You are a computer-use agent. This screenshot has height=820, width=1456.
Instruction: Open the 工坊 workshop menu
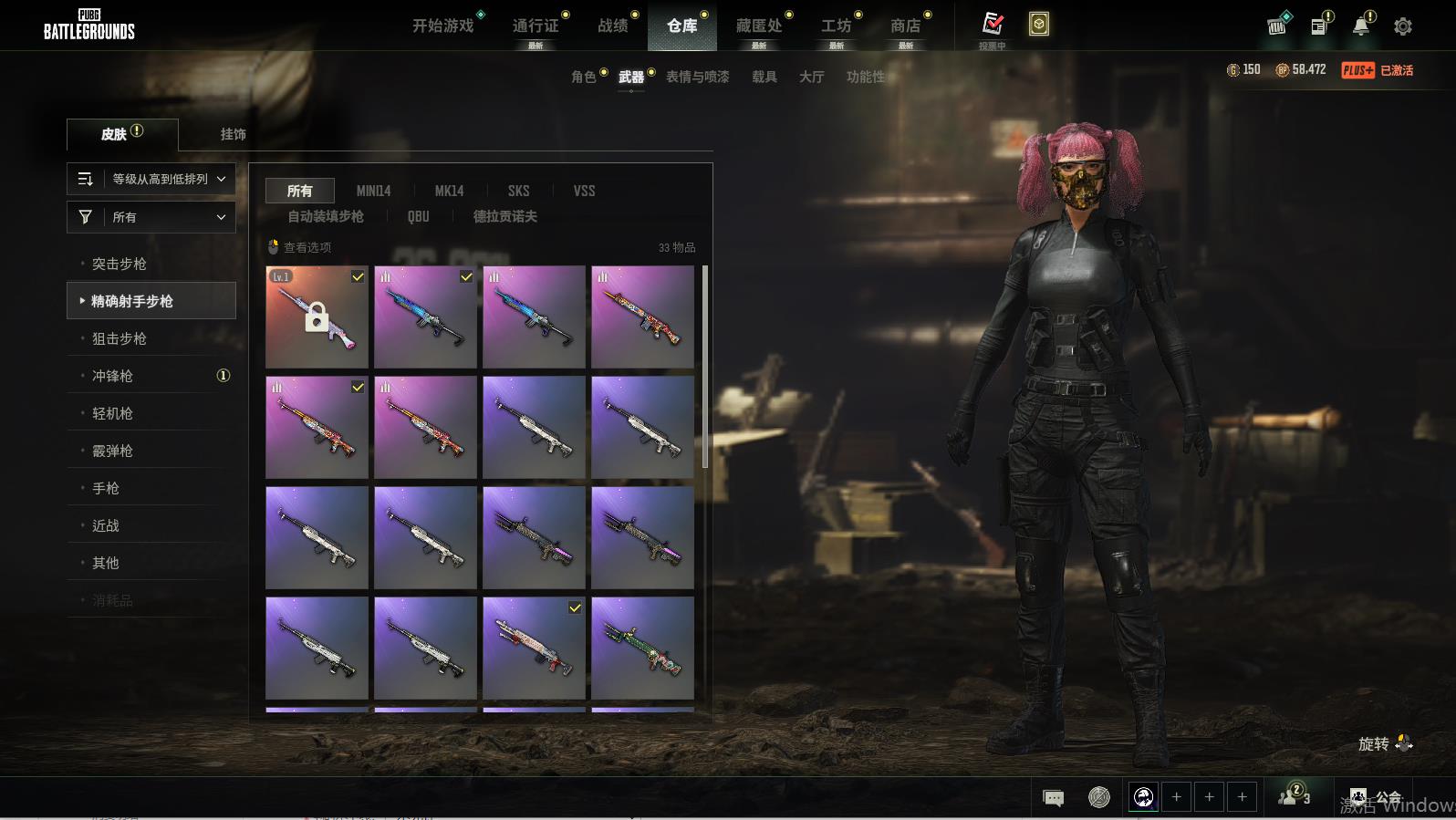click(836, 26)
